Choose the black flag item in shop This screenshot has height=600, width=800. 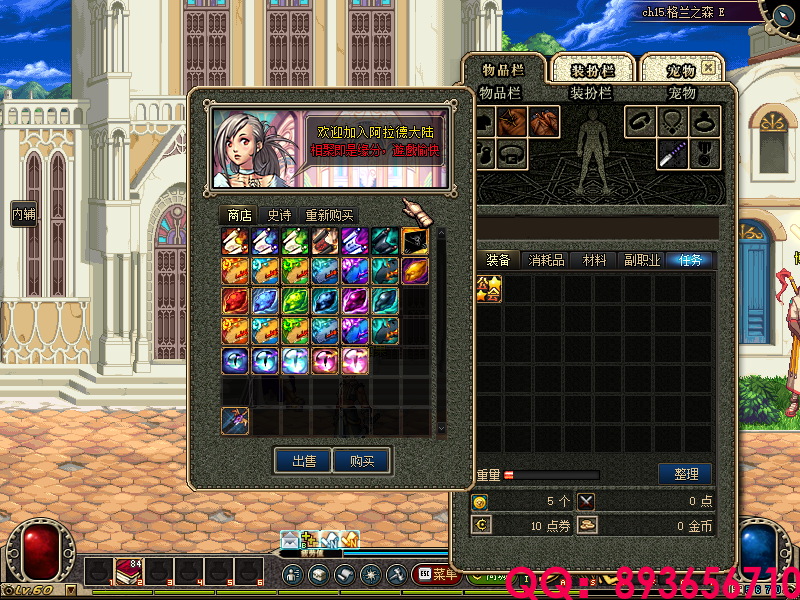pyautogui.click(x=415, y=241)
